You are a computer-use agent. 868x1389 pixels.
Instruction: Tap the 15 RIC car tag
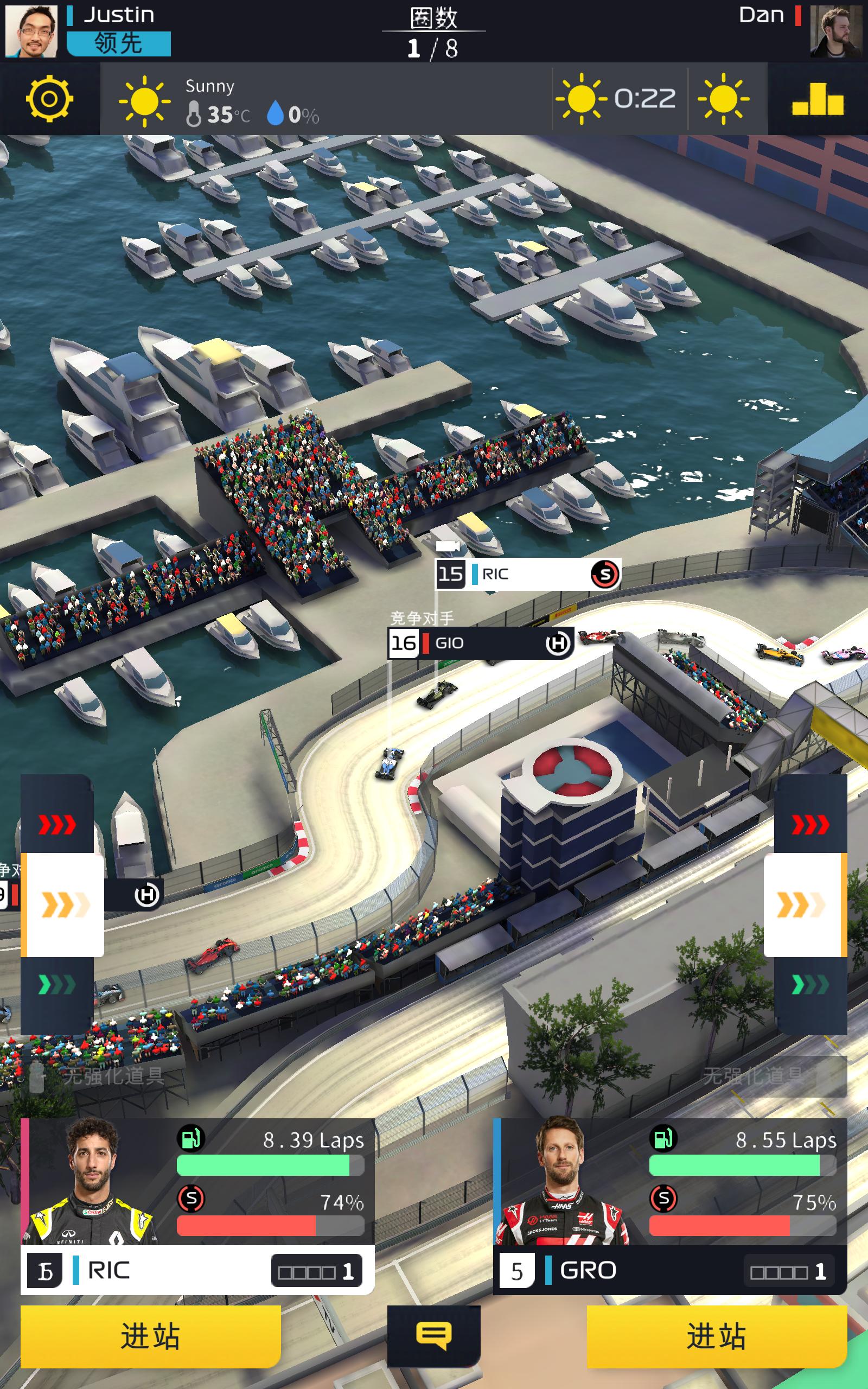527,574
